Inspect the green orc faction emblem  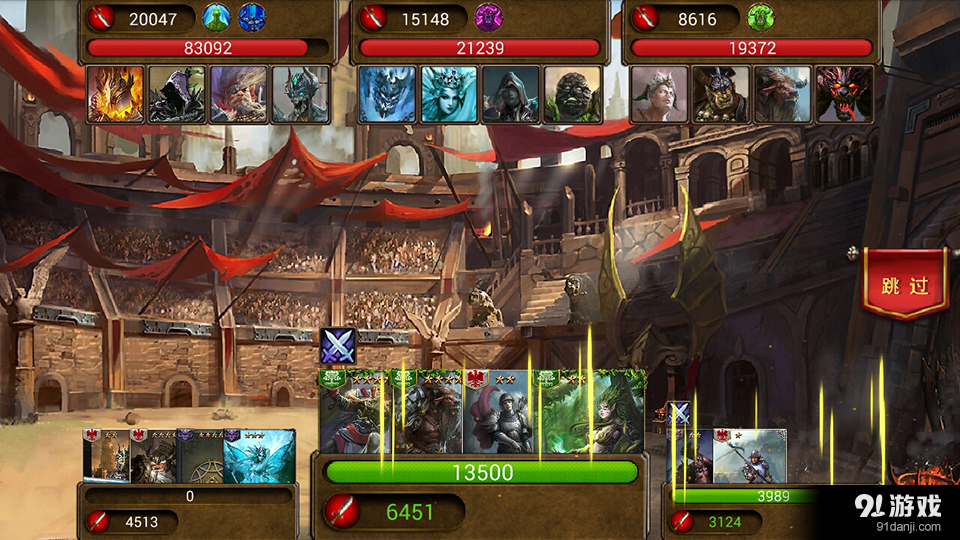click(760, 17)
